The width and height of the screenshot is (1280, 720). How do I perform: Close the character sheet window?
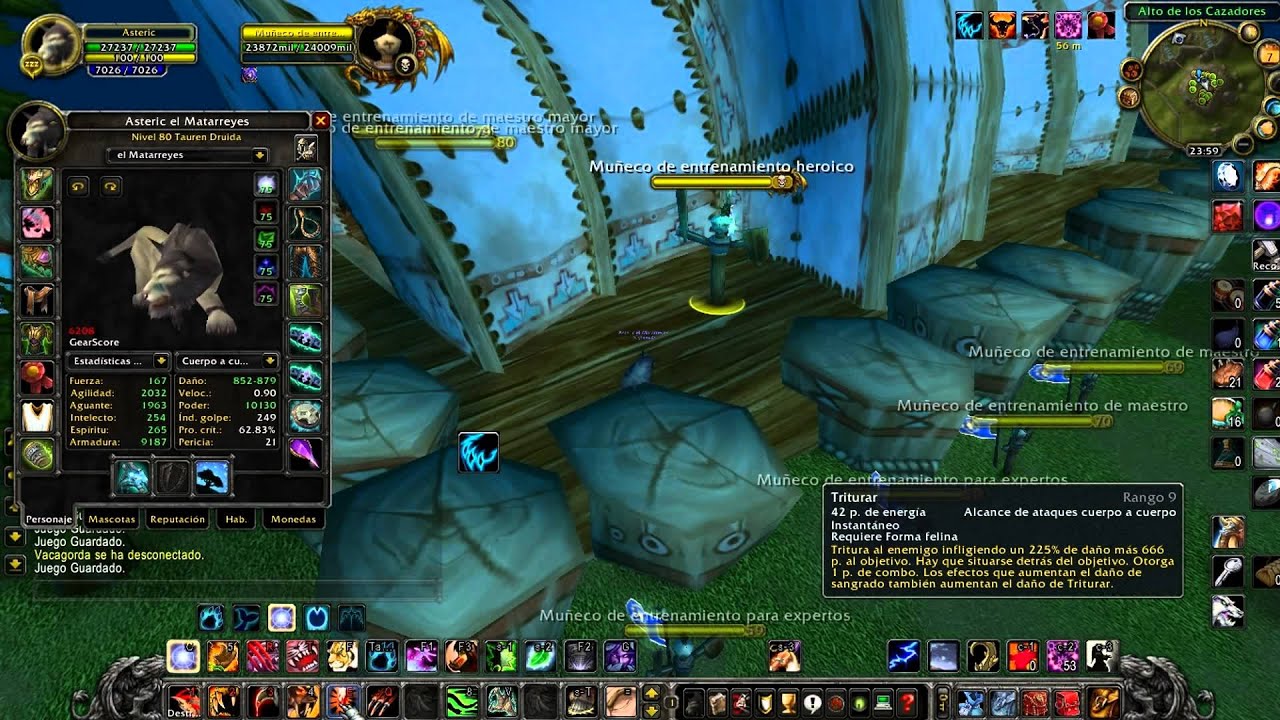(321, 121)
